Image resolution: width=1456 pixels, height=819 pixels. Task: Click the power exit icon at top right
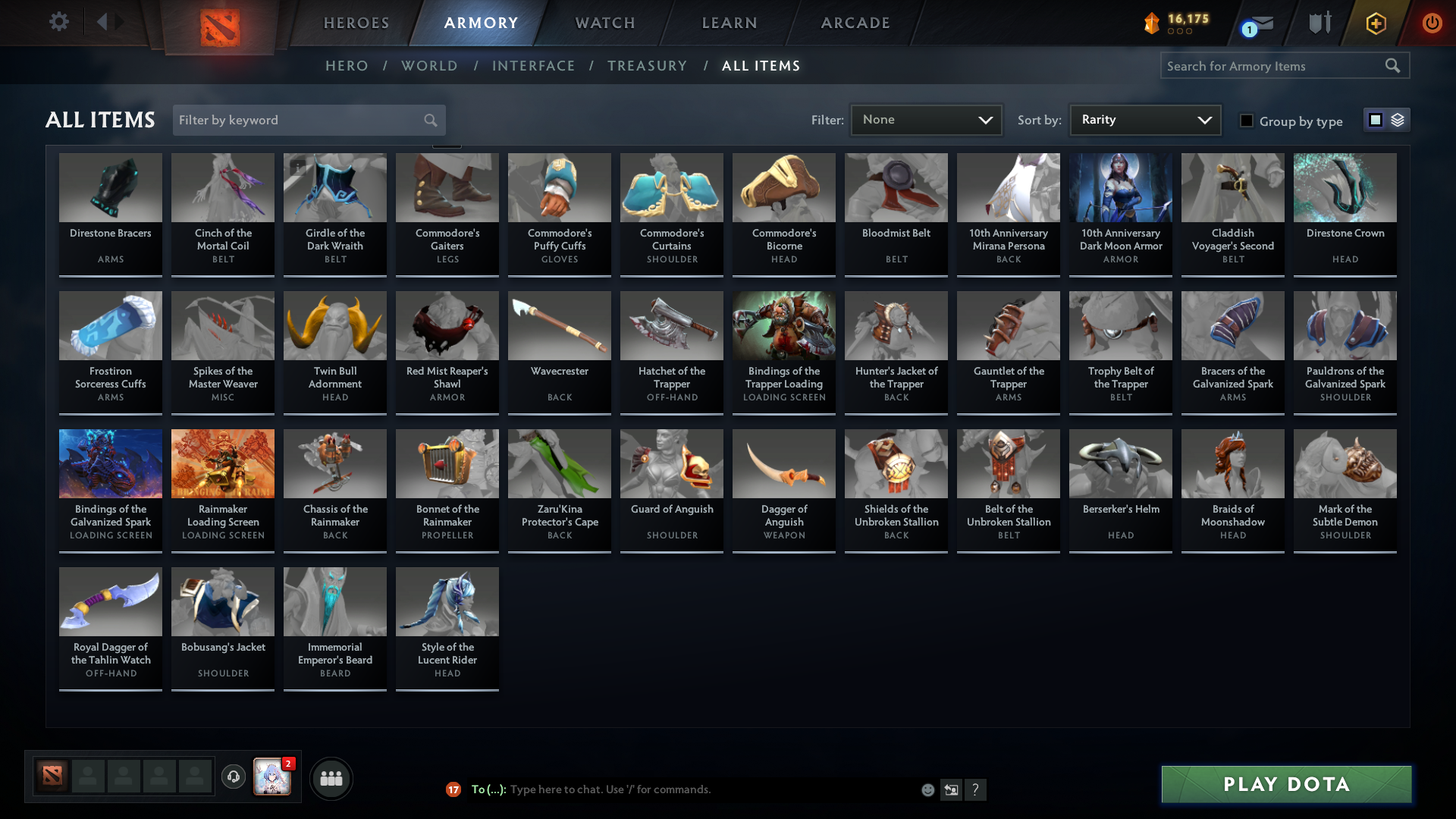point(1432,23)
